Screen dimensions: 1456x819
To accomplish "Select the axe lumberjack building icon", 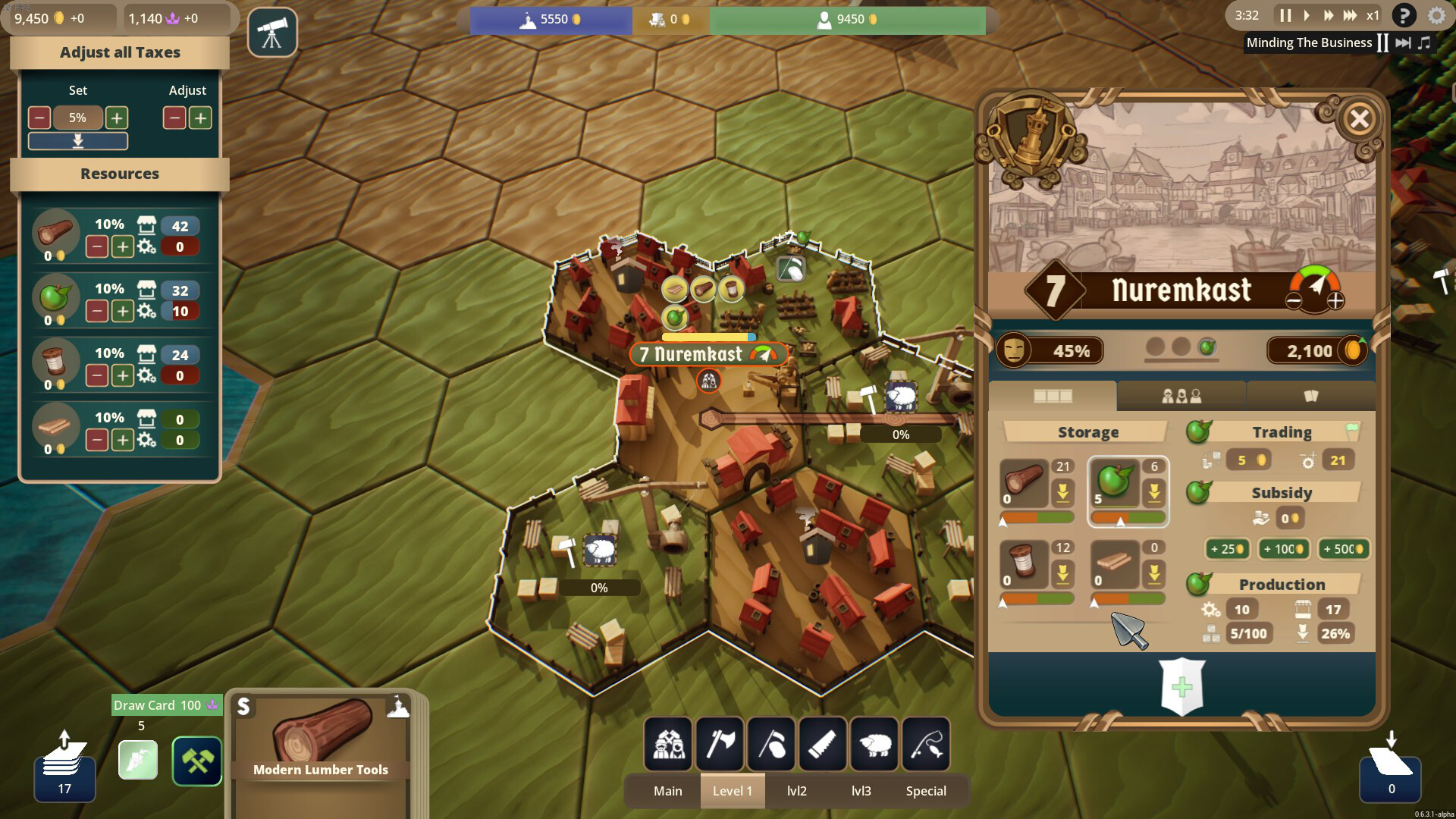I will click(x=720, y=744).
